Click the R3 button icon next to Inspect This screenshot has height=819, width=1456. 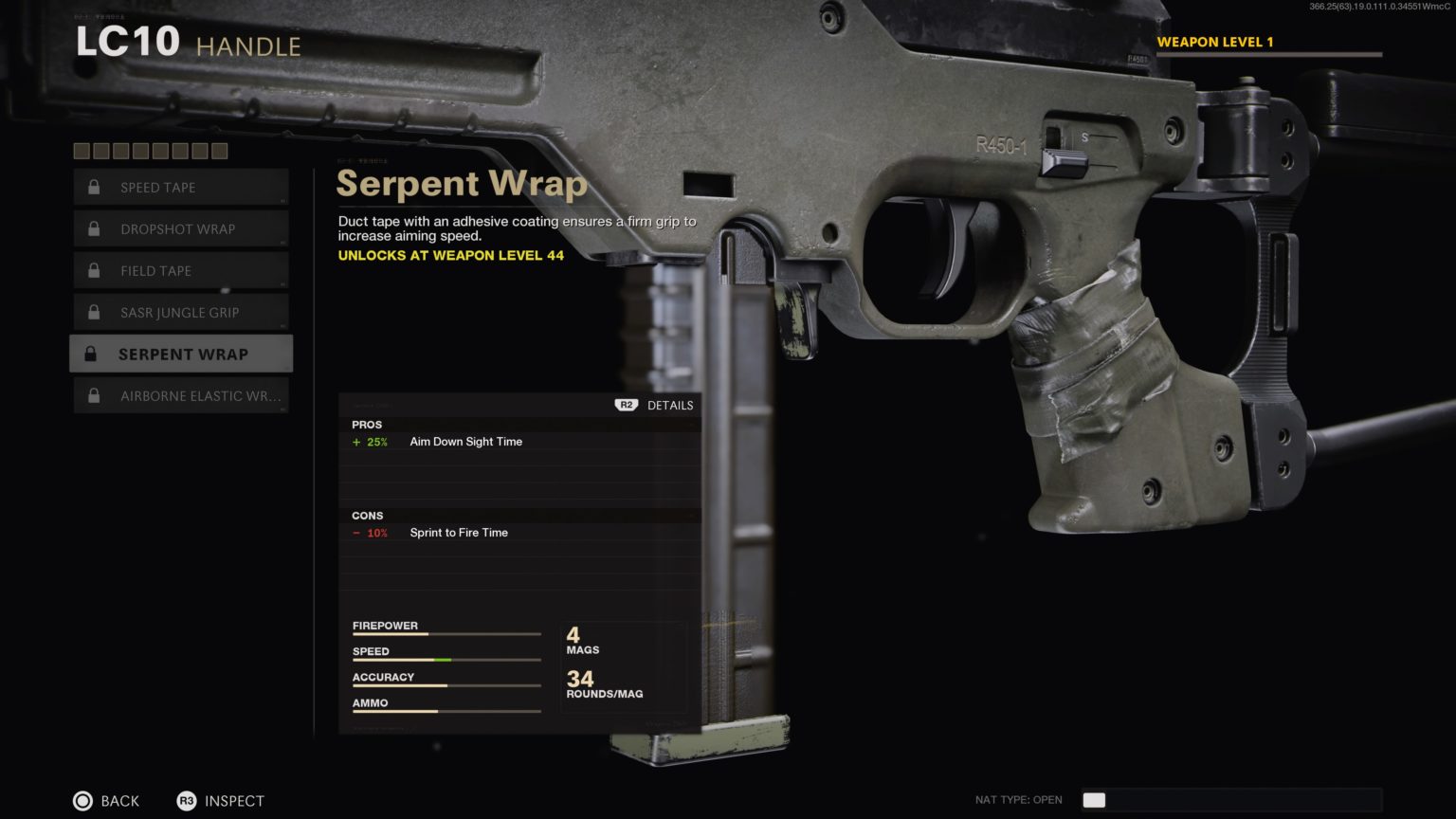(187, 801)
